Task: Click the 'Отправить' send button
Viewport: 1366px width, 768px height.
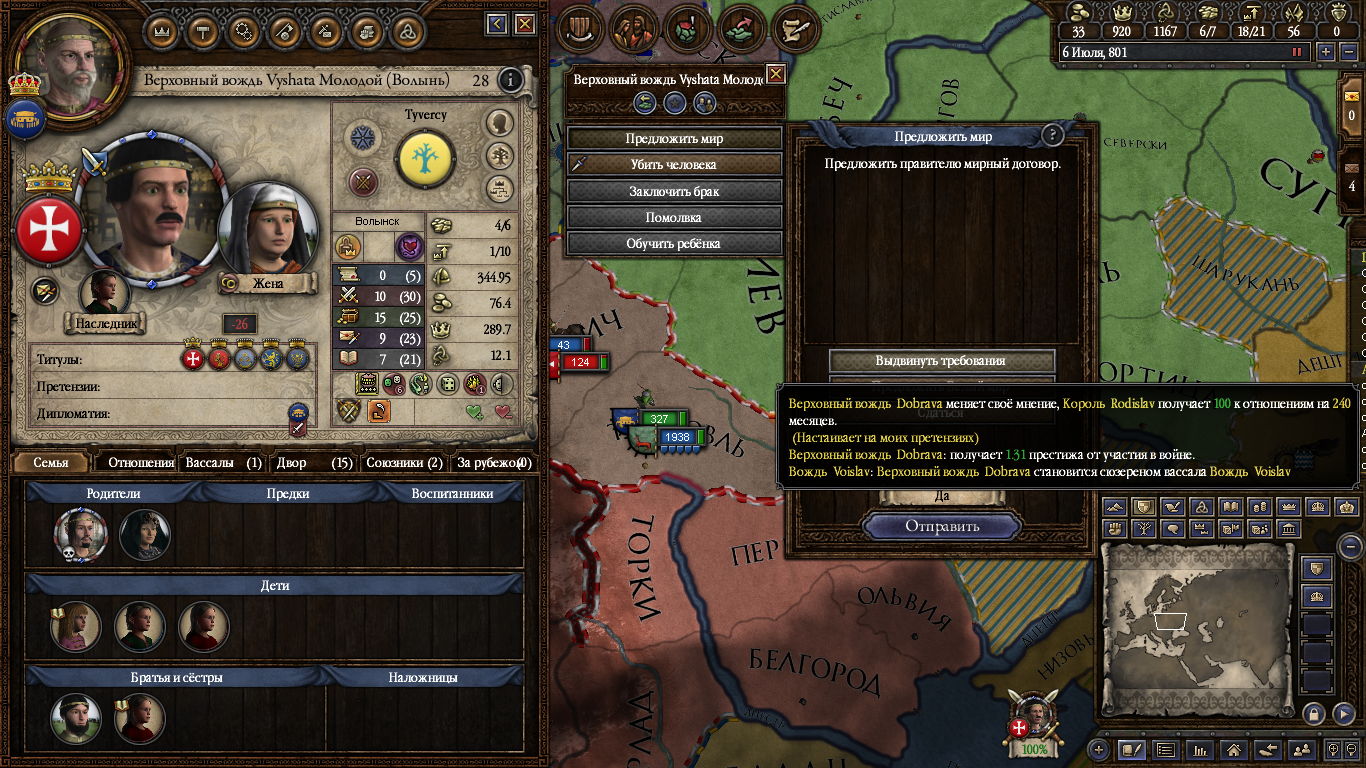Action: [x=942, y=526]
